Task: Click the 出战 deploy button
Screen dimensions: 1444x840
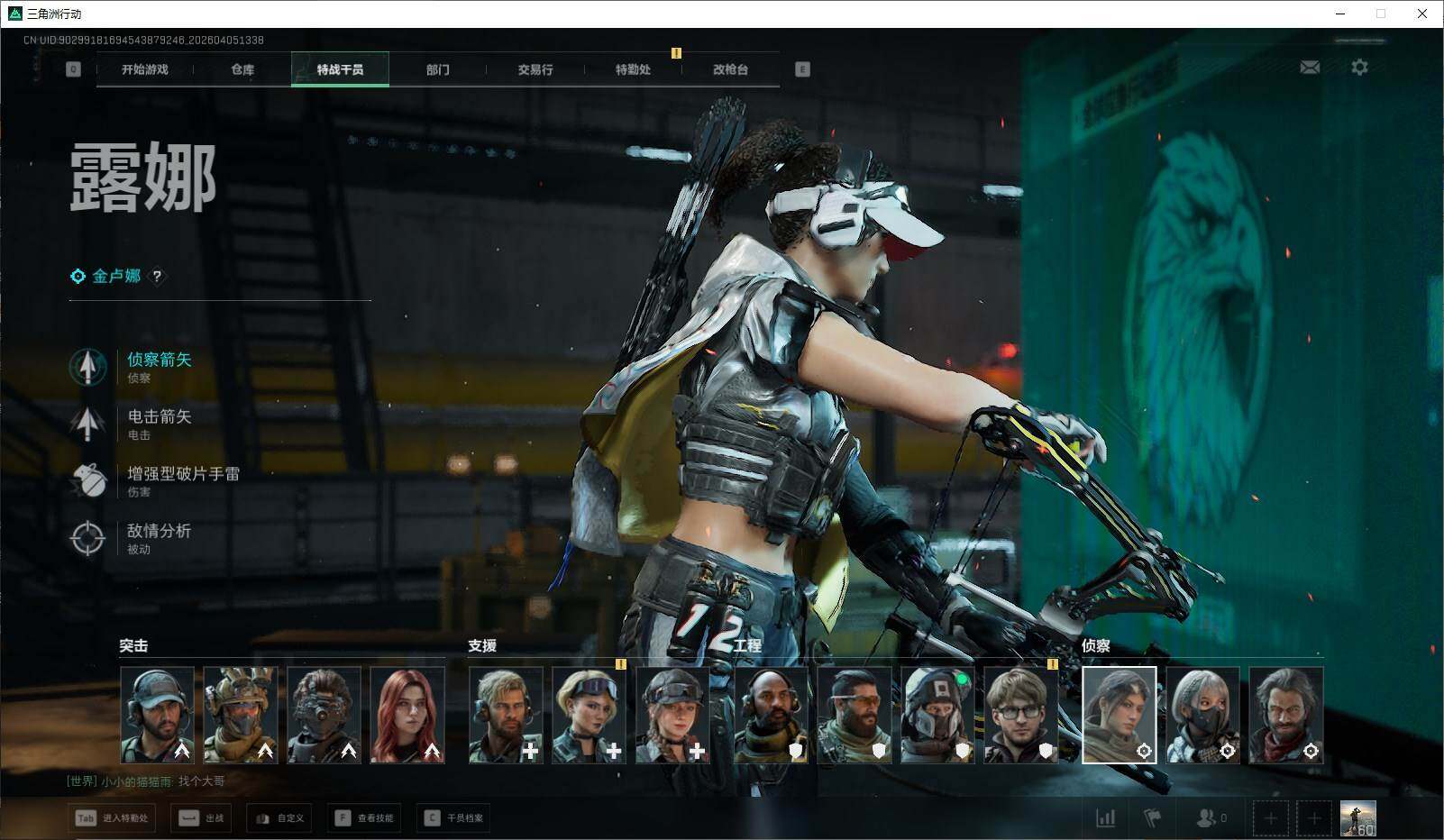Action: tap(202, 818)
